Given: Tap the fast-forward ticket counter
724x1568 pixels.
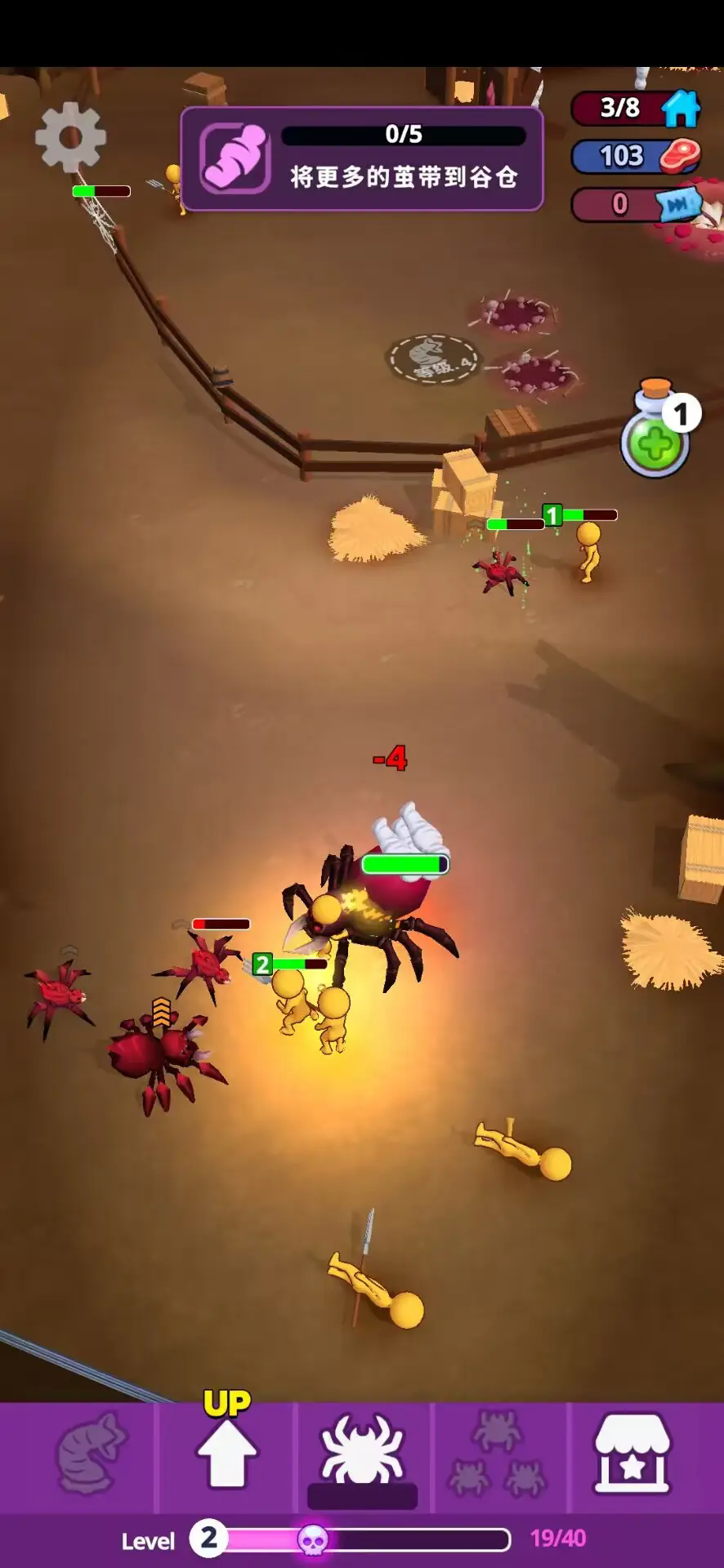Looking at the screenshot, I should (636, 204).
